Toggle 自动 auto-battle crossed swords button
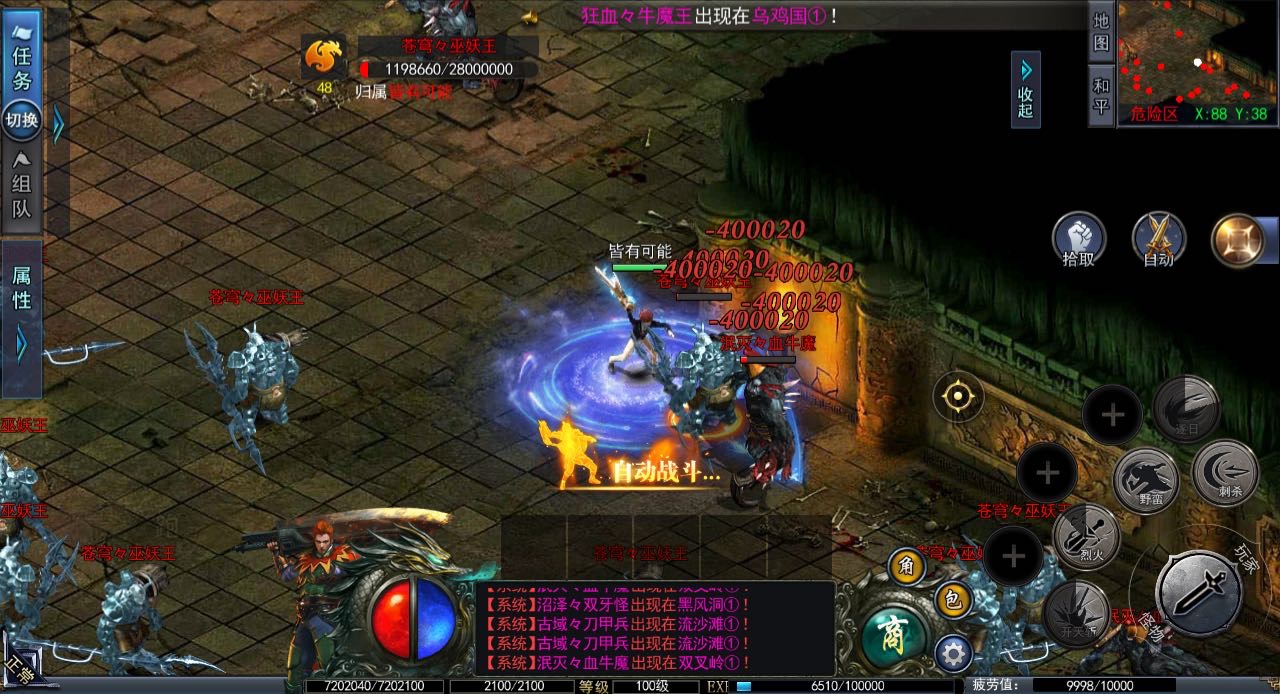Viewport: 1280px width, 694px height. [1158, 240]
